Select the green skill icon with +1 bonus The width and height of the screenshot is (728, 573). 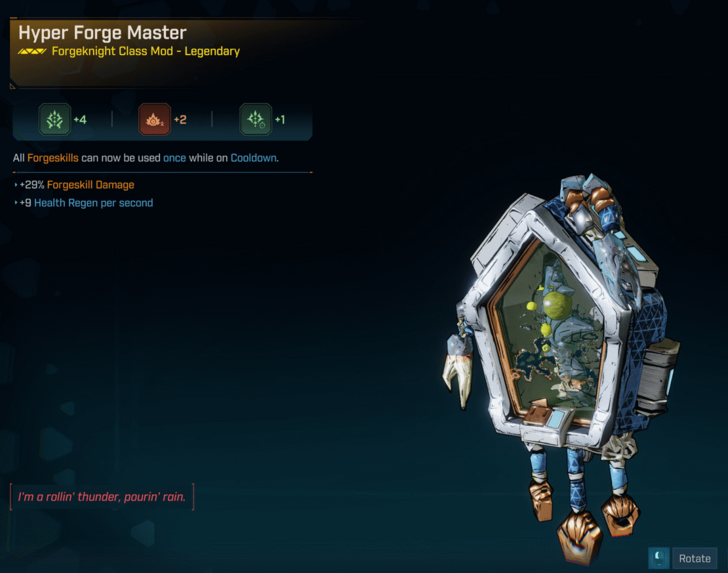255,120
